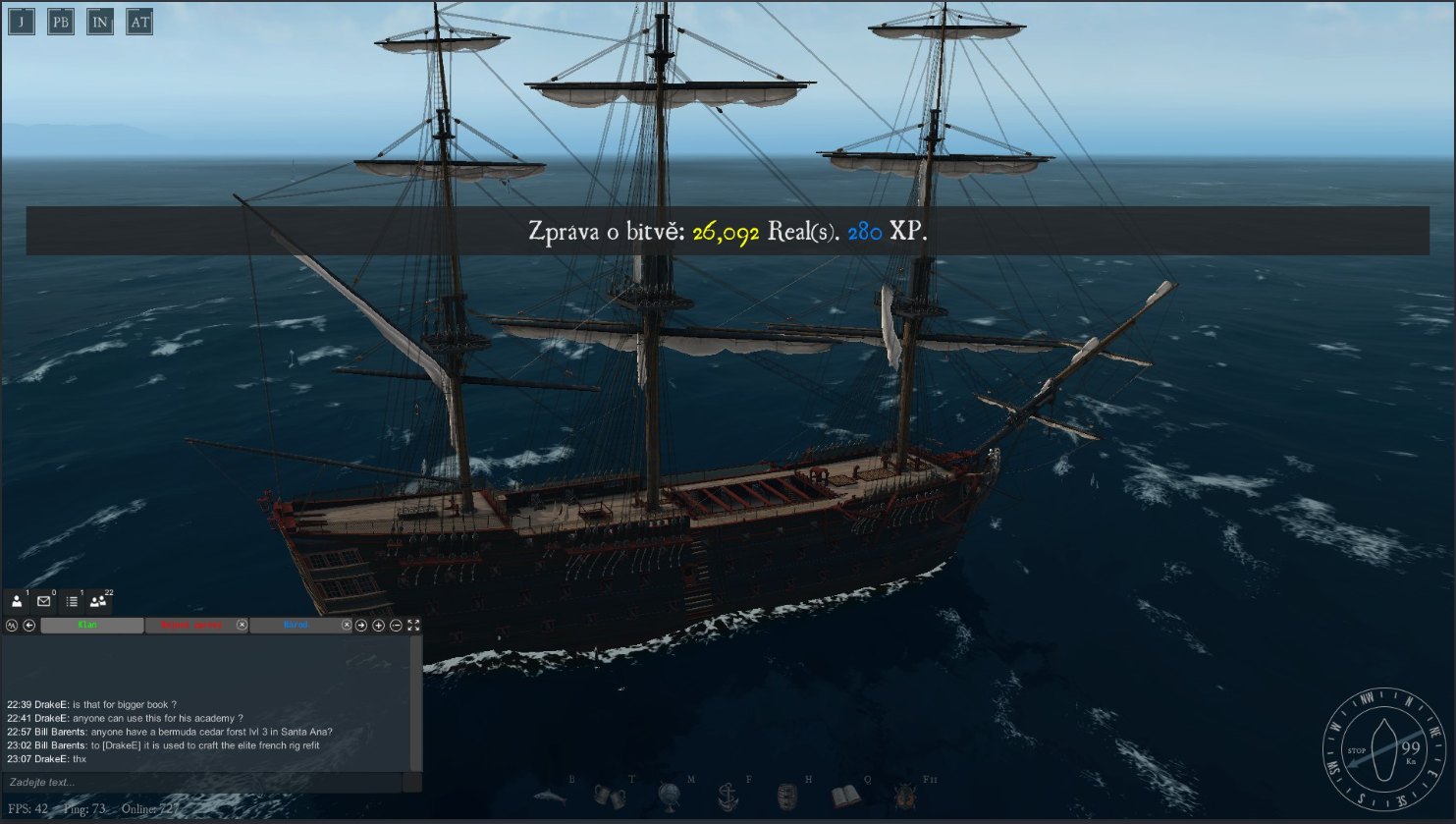This screenshot has width=1456, height=824.
Task: Select the IN button
Action: tap(100, 22)
